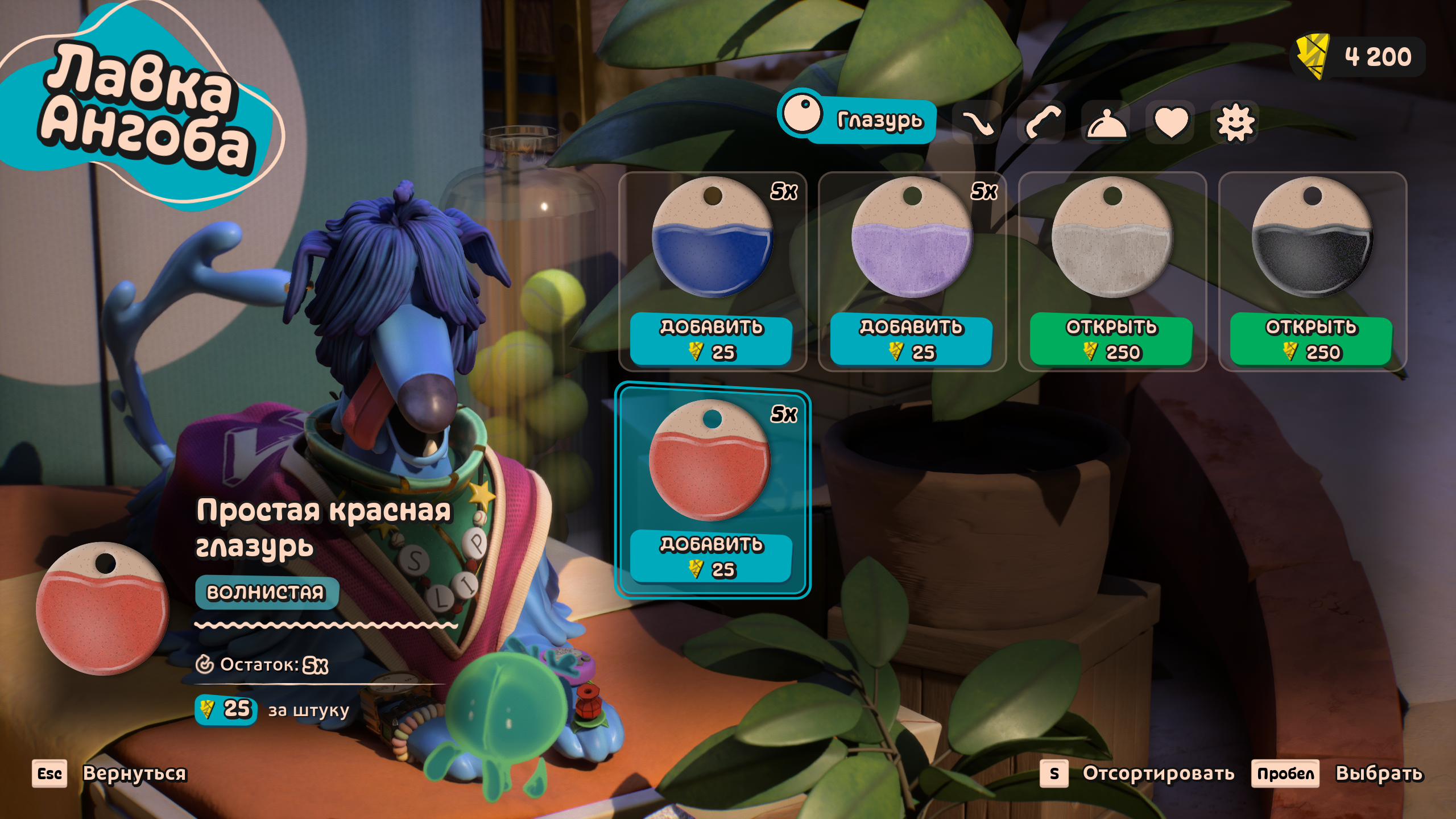Open the heart category tab

1170,122
